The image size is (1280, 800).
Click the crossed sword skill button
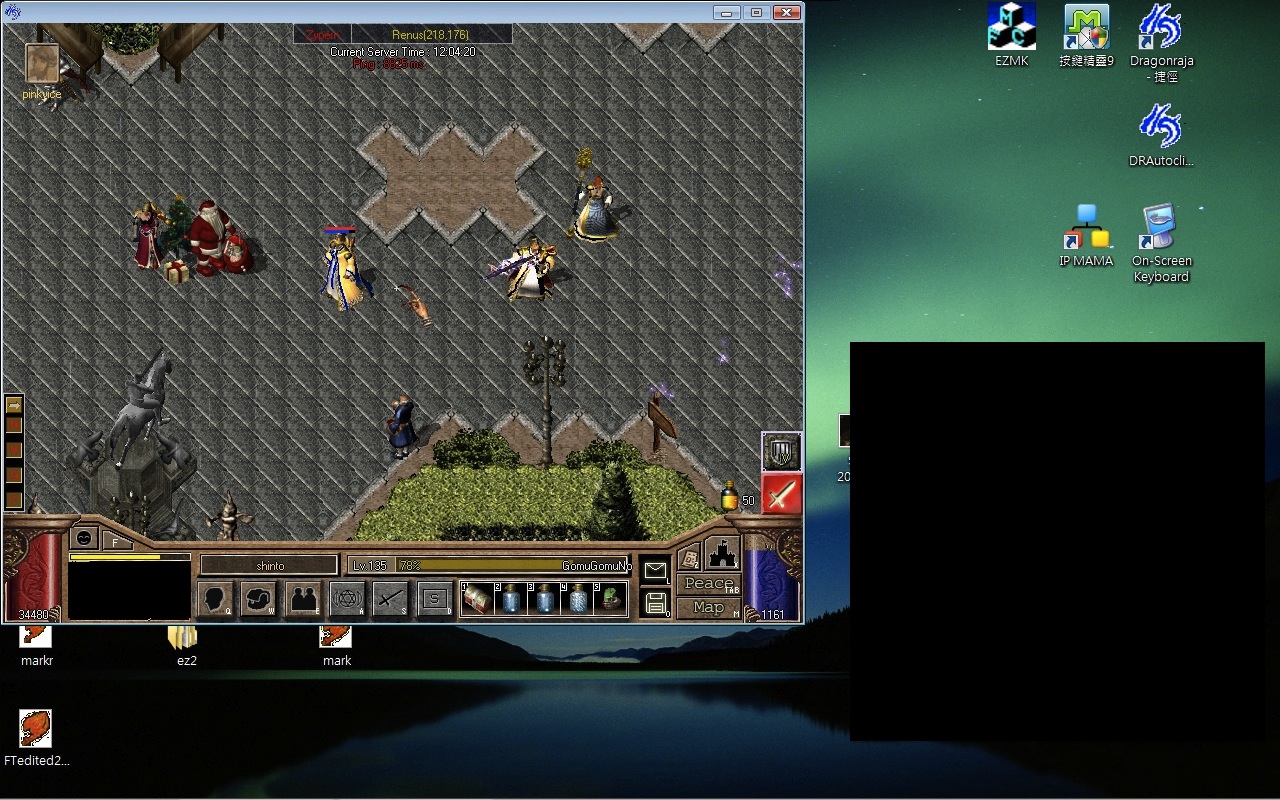(390, 600)
